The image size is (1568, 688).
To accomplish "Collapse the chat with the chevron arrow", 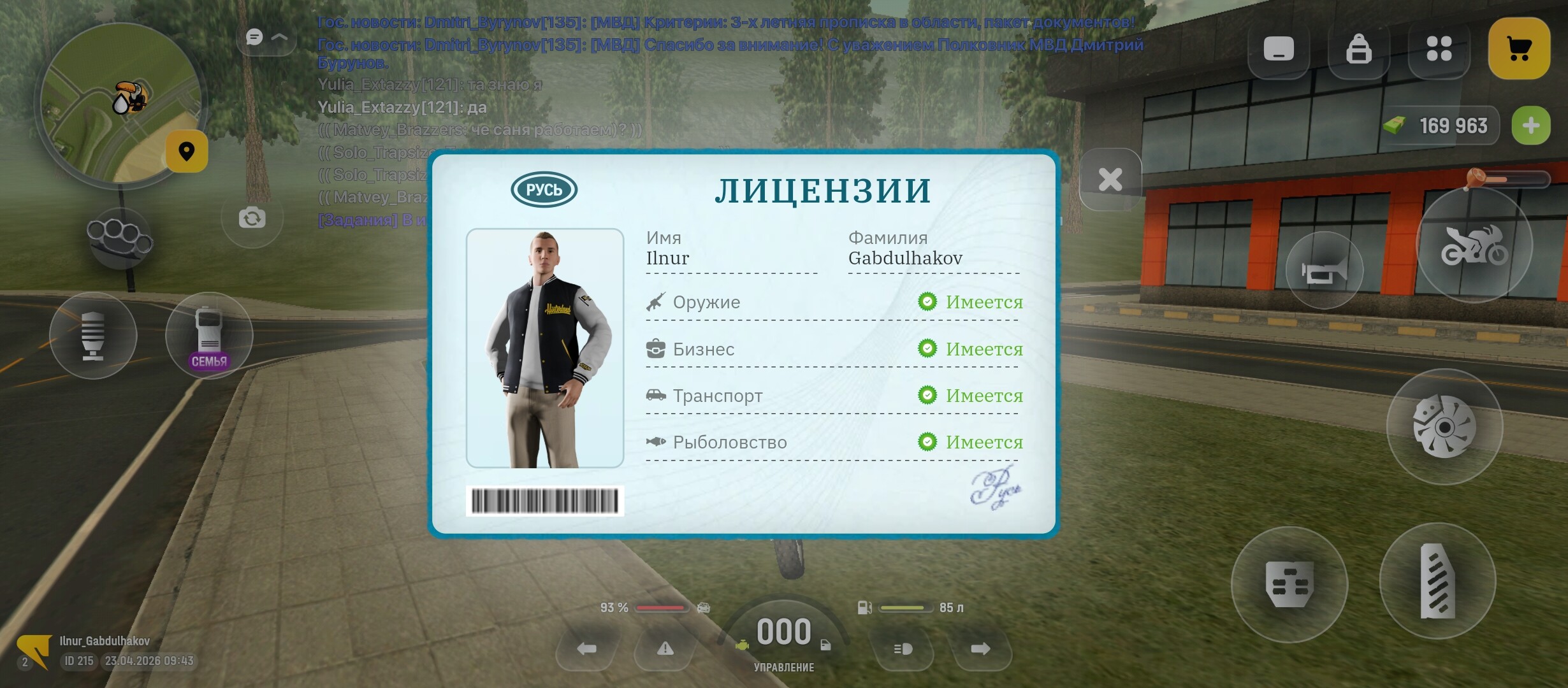I will (279, 36).
